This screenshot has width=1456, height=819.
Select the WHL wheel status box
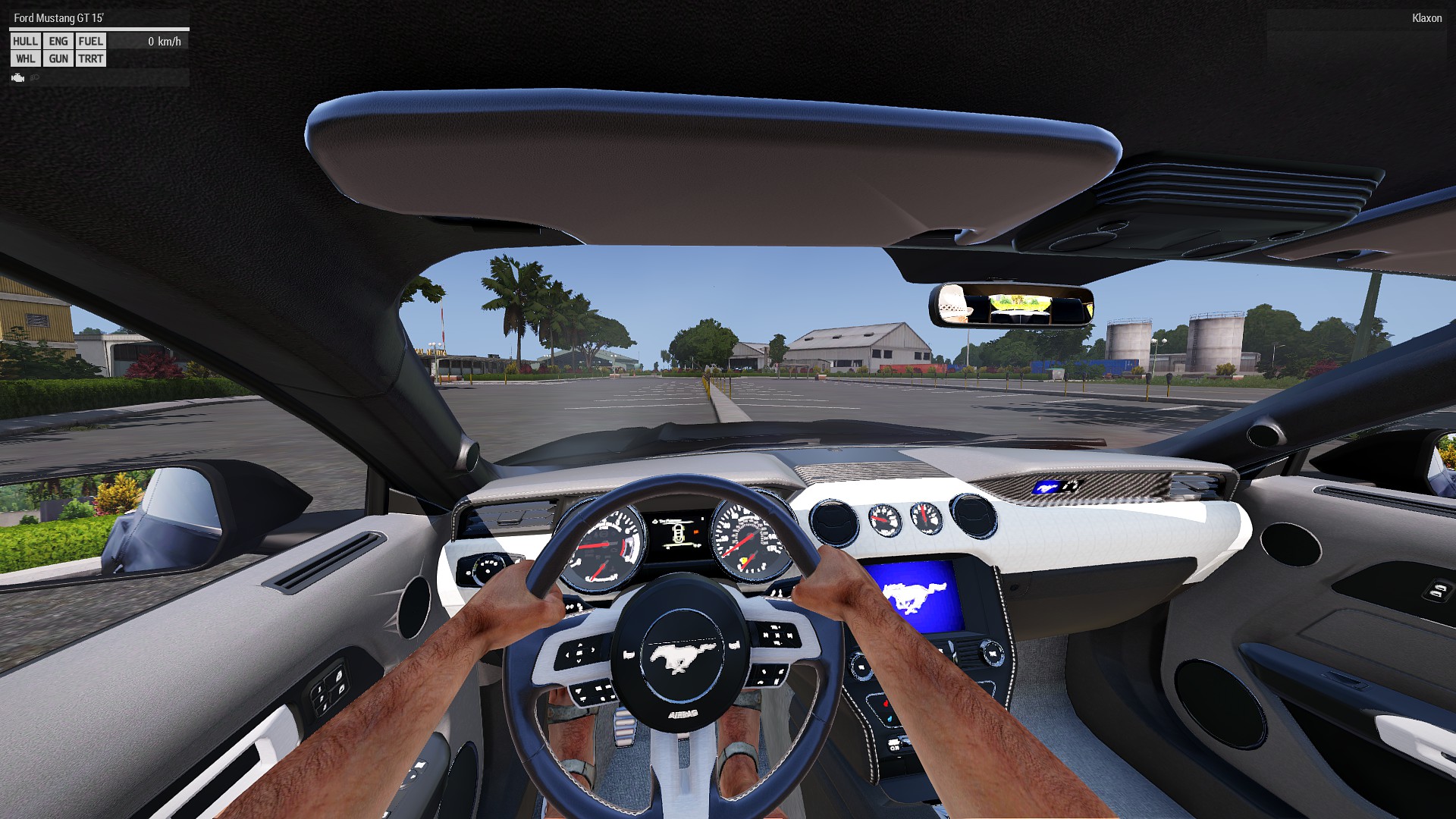coord(25,59)
